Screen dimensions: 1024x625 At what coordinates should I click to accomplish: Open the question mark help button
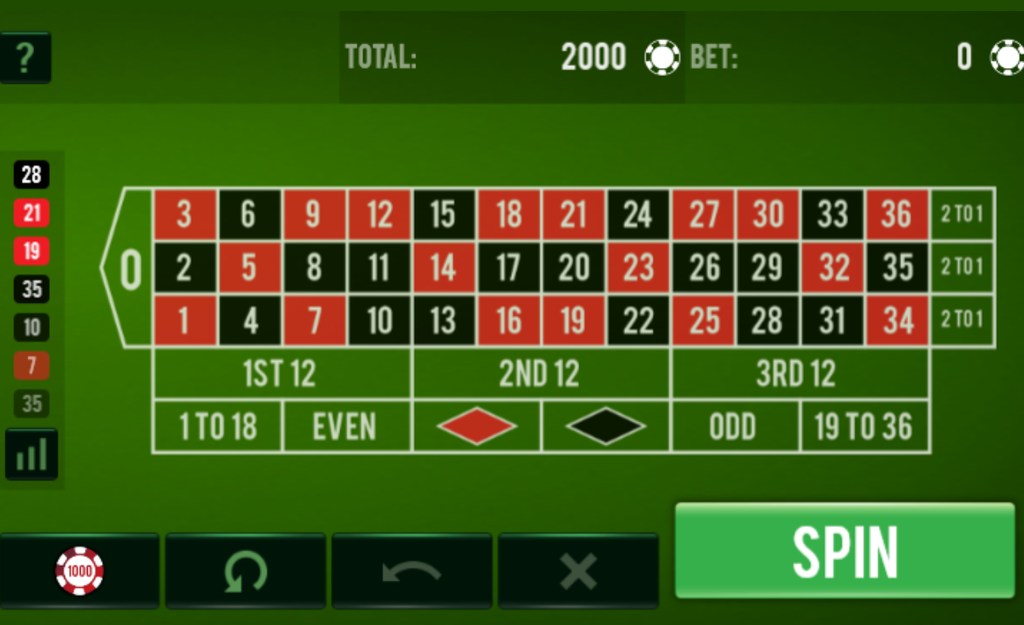[x=25, y=58]
